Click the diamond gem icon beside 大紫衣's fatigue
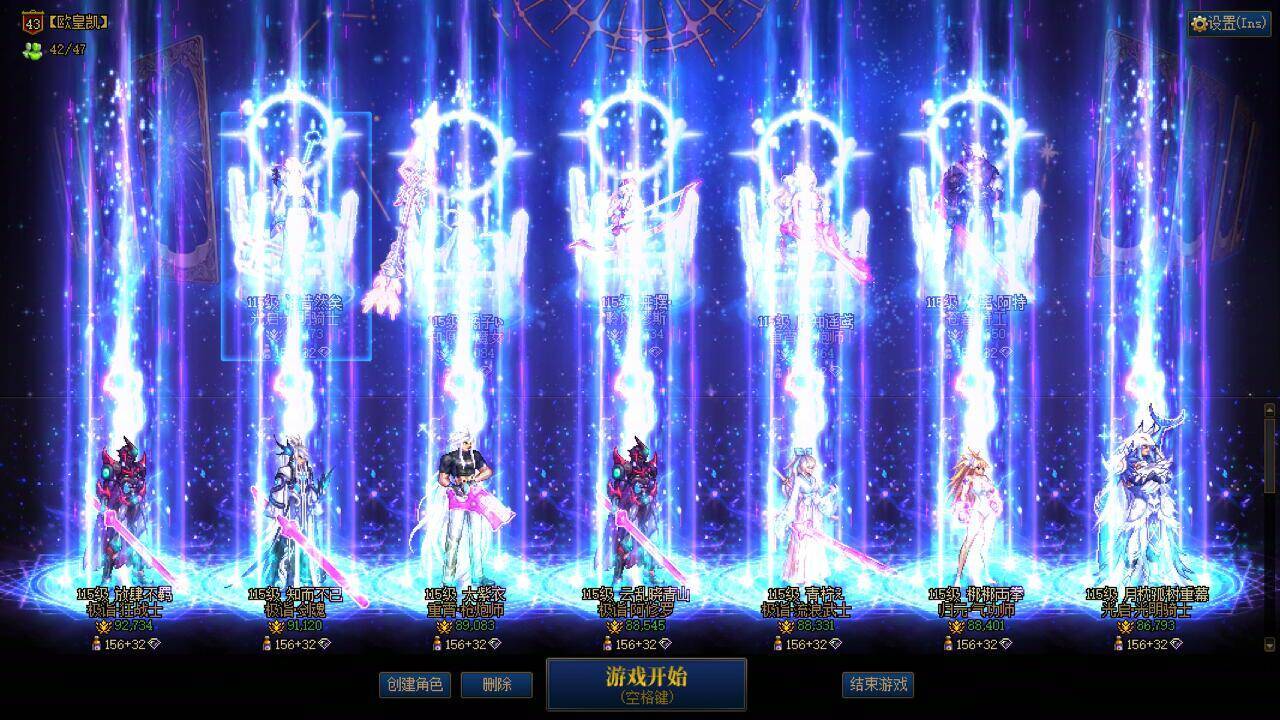 click(497, 645)
